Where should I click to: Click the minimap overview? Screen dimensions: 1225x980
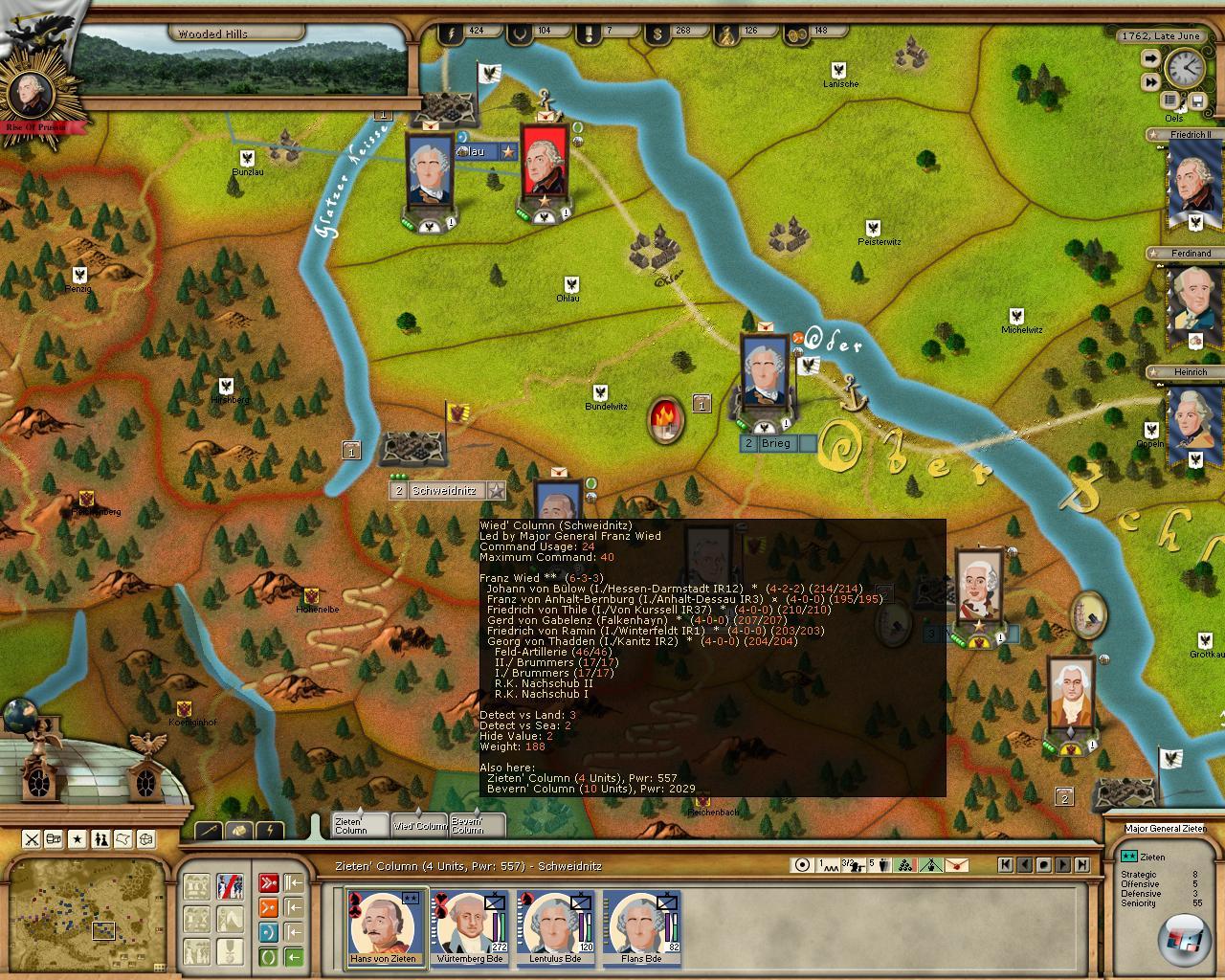(x=86, y=912)
